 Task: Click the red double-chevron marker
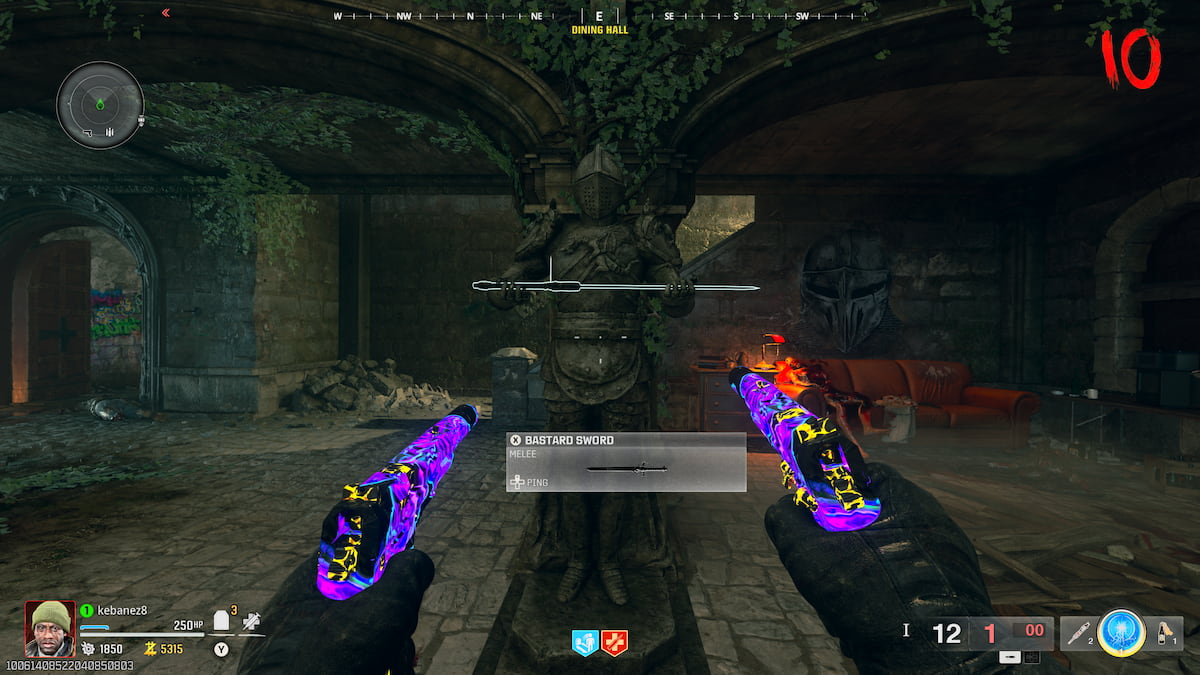click(x=165, y=13)
